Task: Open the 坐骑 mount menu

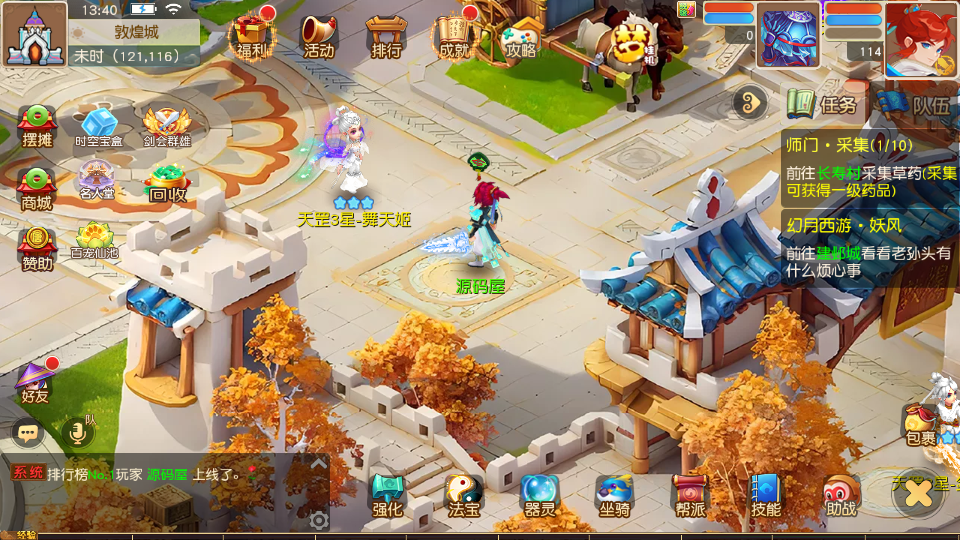Action: pyautogui.click(x=614, y=495)
